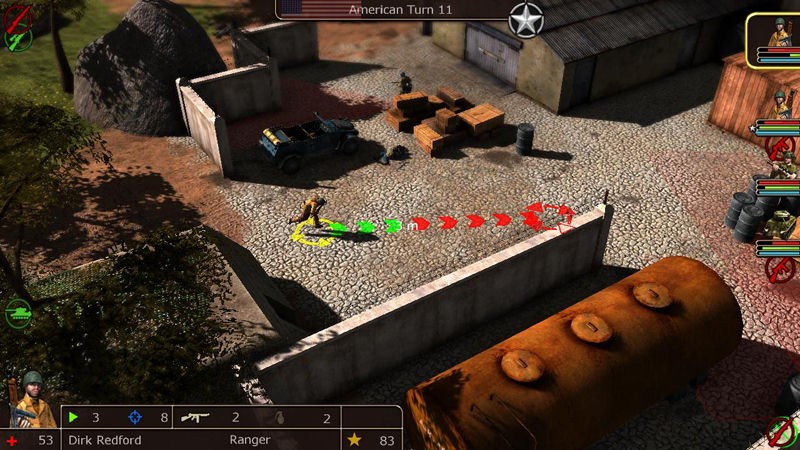This screenshot has height=450, width=800.
Task: Click the green tank icon
Action: tap(19, 311)
